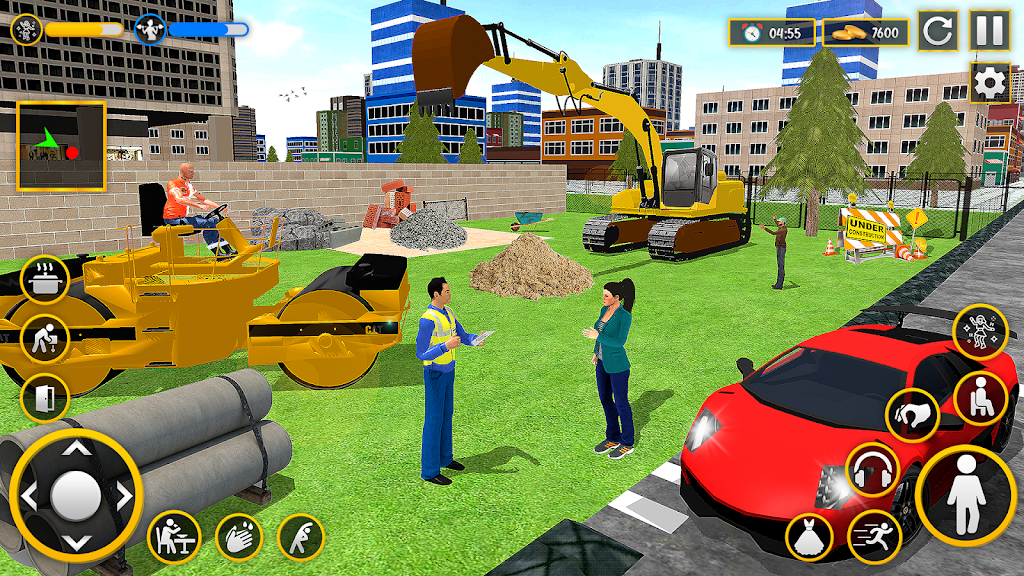Viewport: 1024px width, 576px height.
Task: Tap the eat-at-table action icon
Action: pyautogui.click(x=174, y=537)
